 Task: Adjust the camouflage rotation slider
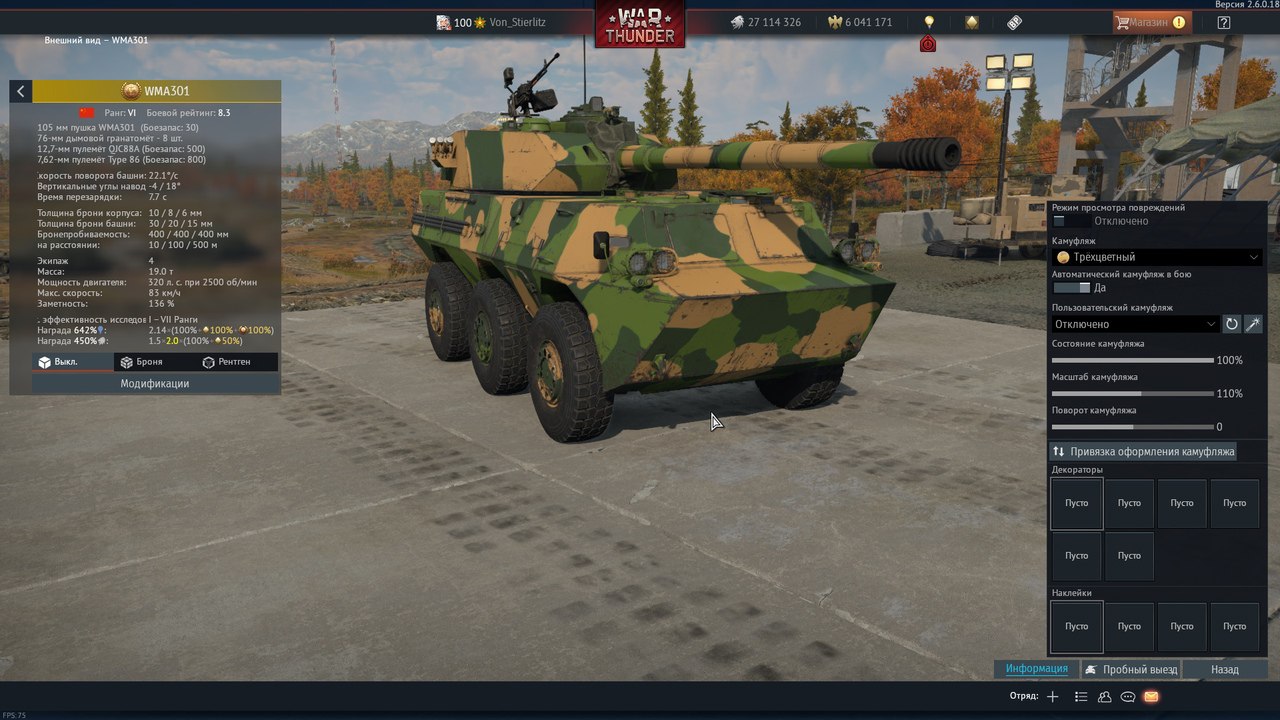coord(1133,427)
